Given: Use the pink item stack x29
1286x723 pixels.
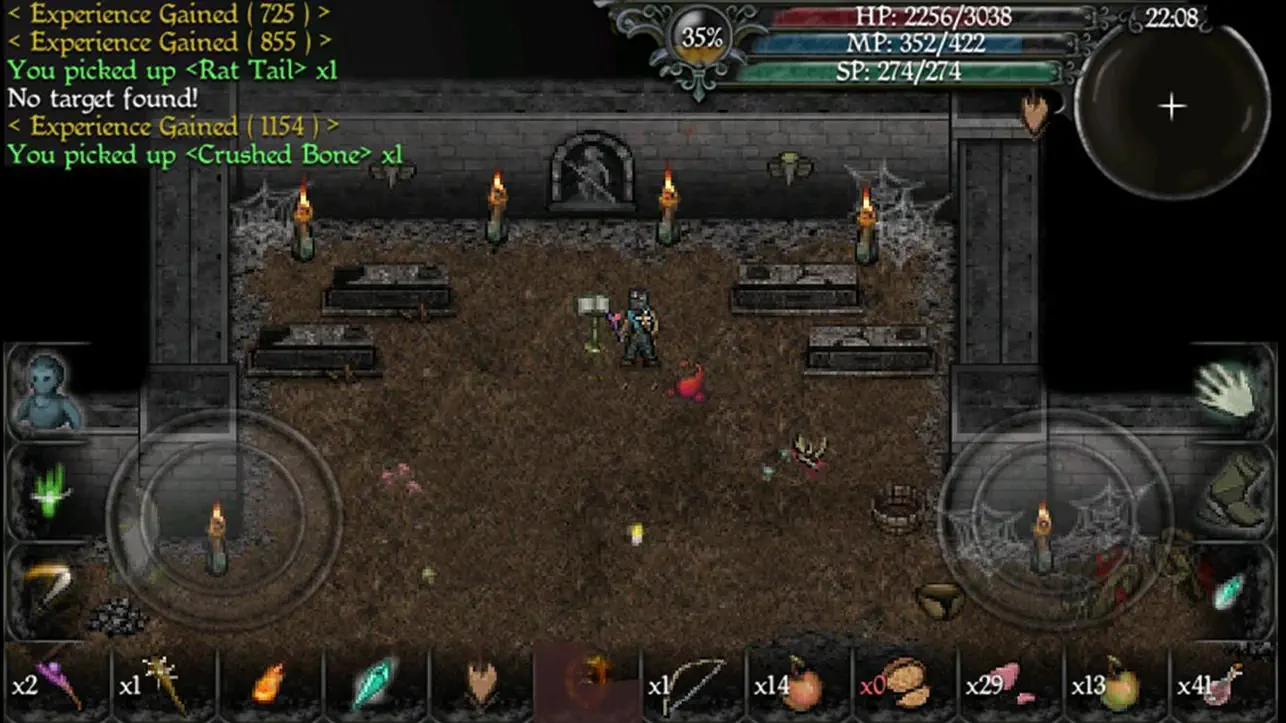Looking at the screenshot, I should pyautogui.click(x=1011, y=685).
